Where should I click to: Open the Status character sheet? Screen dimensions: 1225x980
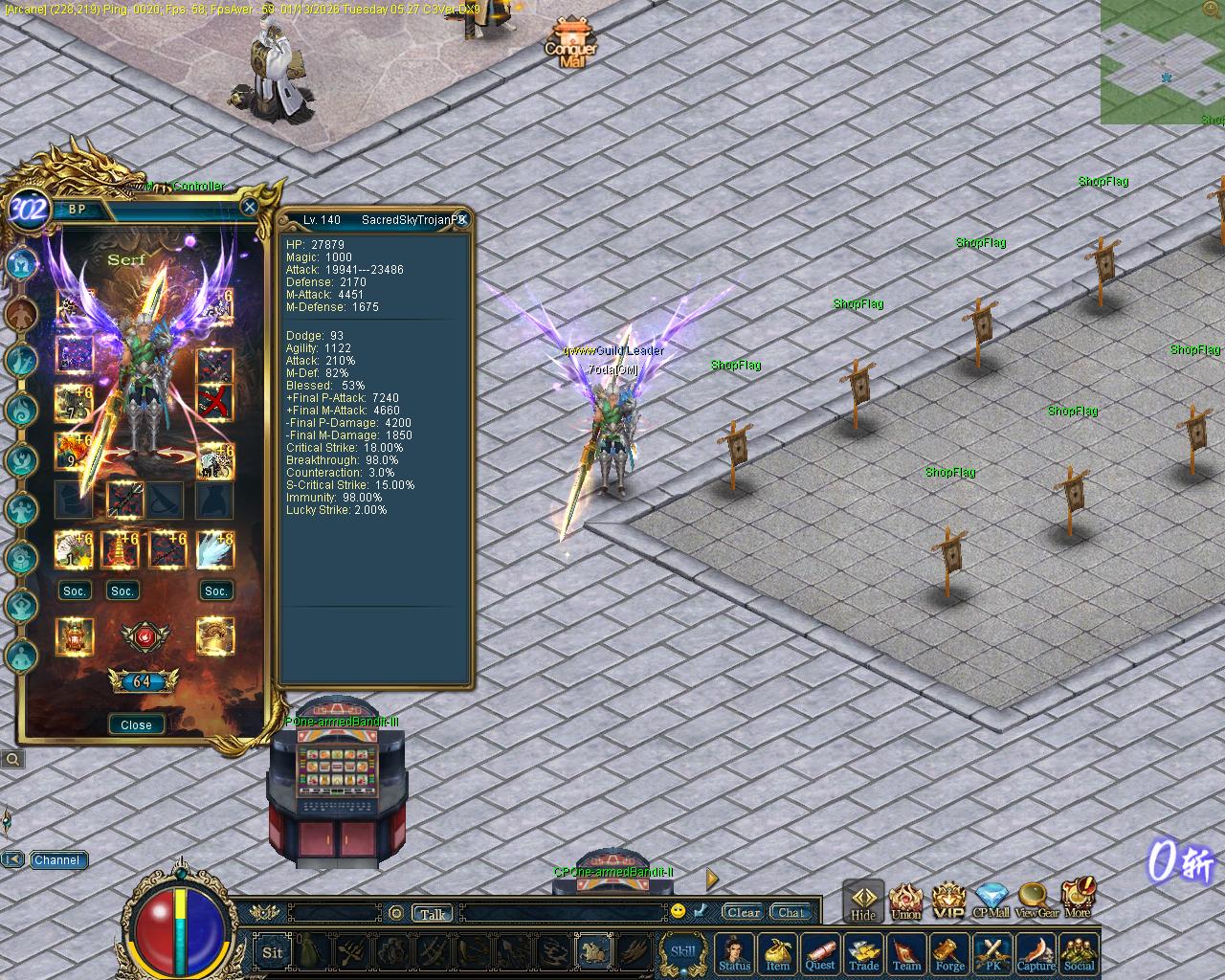click(734, 953)
